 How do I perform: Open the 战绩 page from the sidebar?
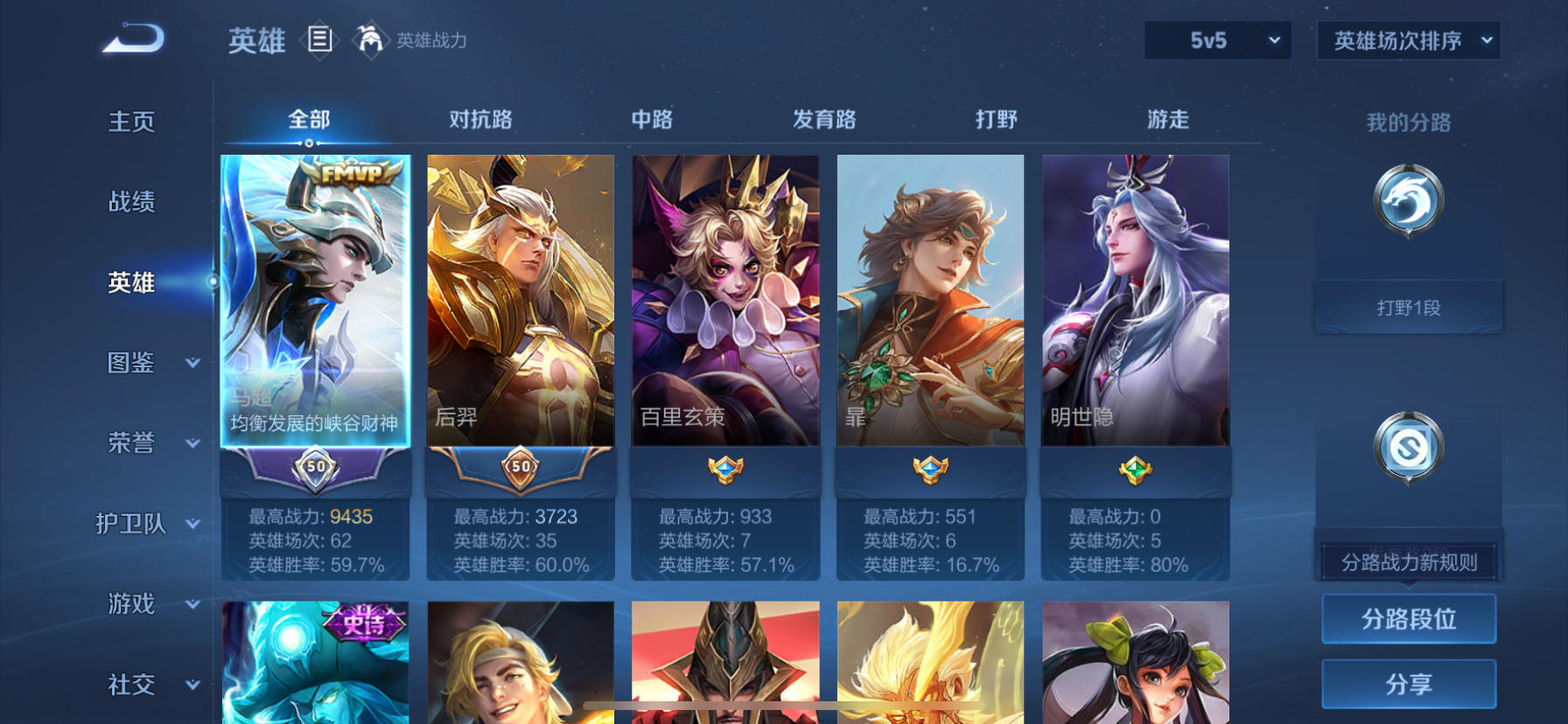(x=131, y=202)
